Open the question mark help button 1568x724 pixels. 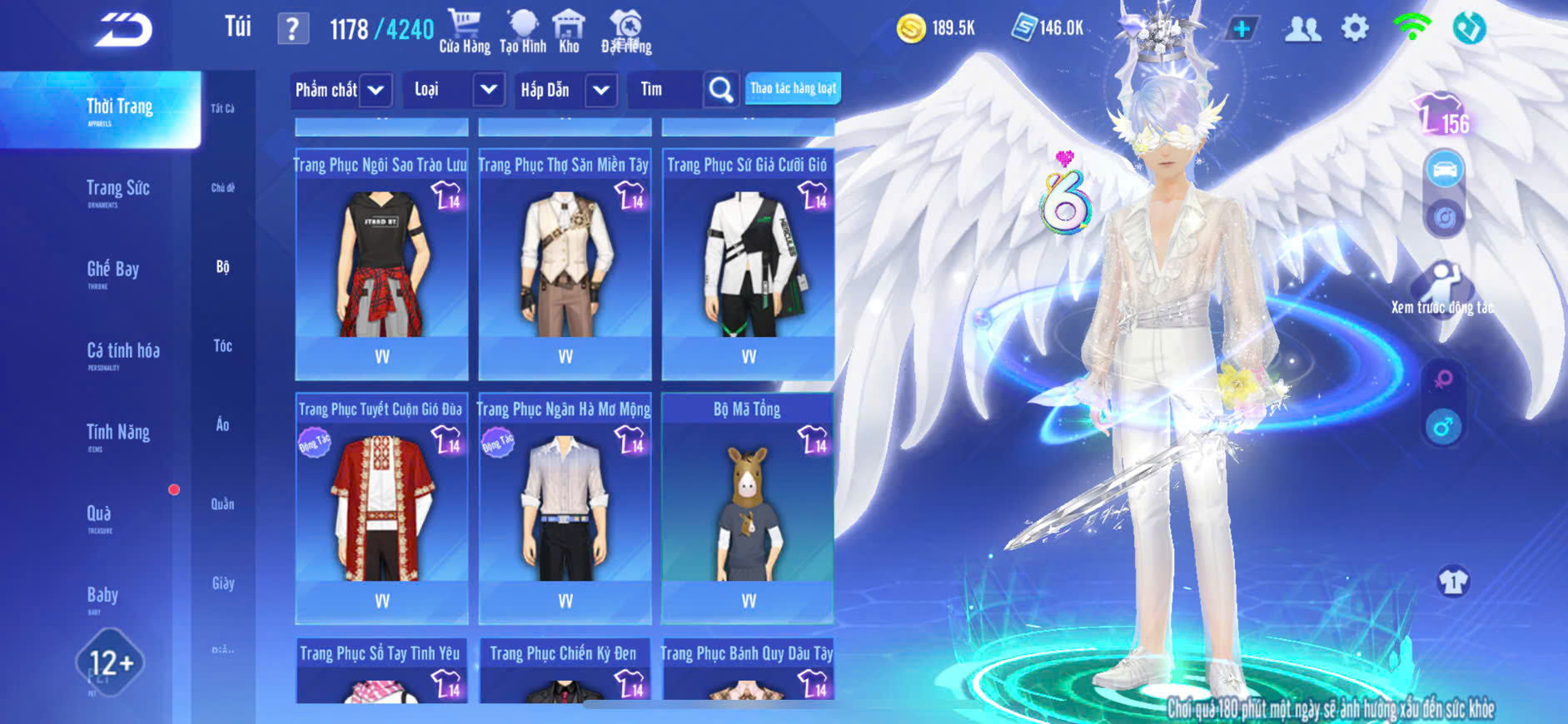(292, 30)
